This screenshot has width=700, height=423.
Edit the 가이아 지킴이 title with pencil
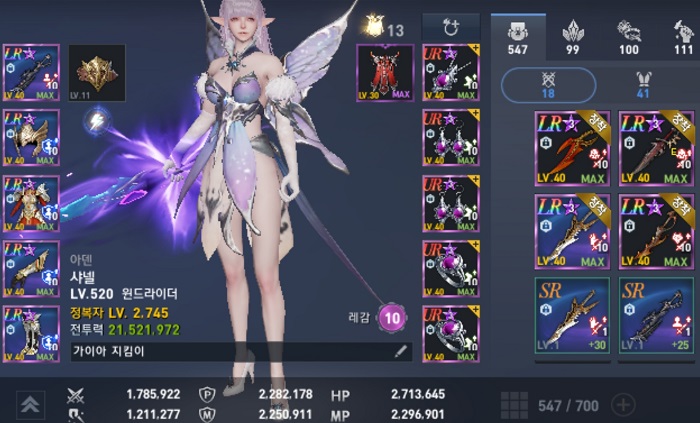[401, 351]
